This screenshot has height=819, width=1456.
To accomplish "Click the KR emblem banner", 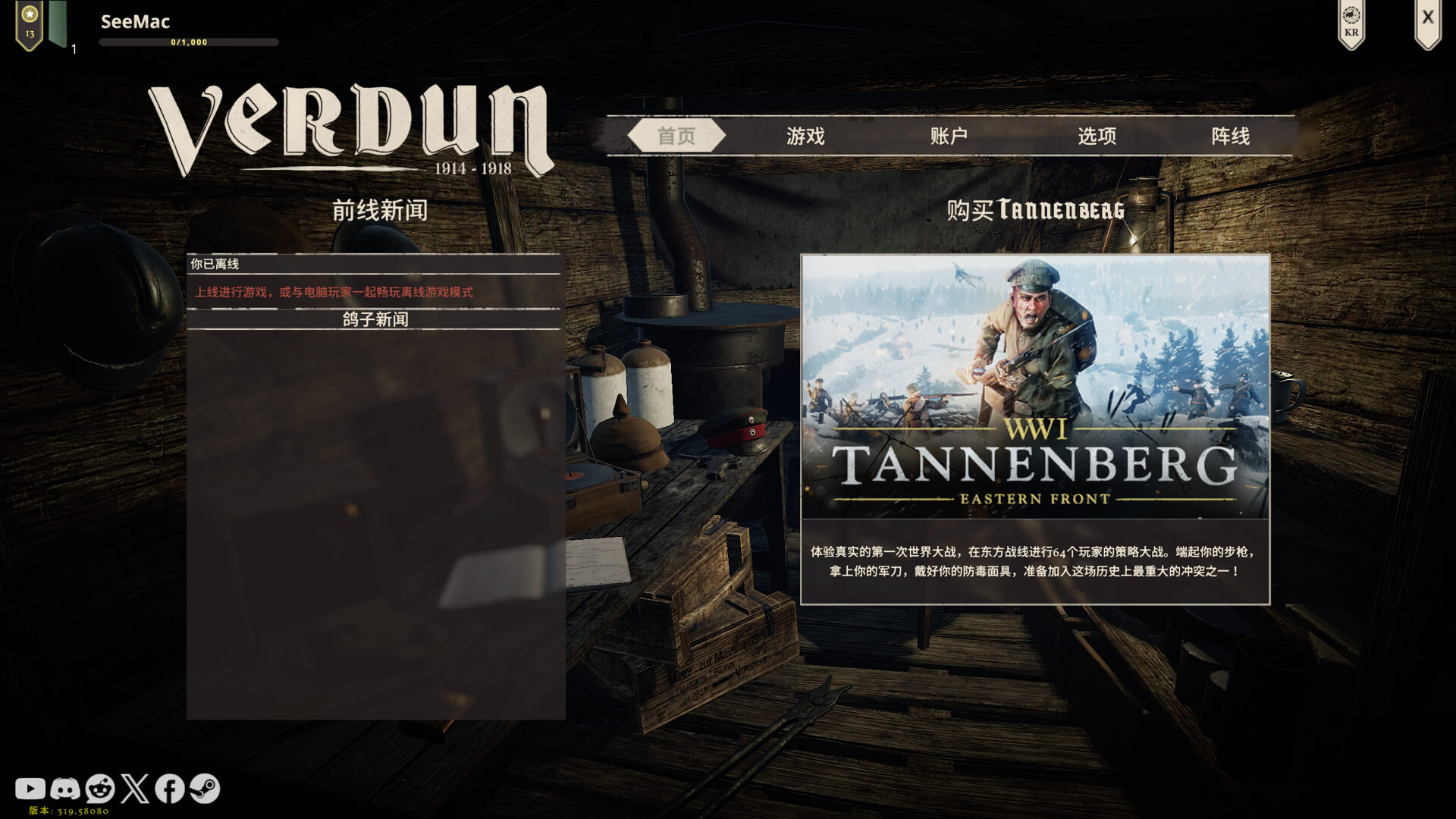I will (x=1351, y=23).
